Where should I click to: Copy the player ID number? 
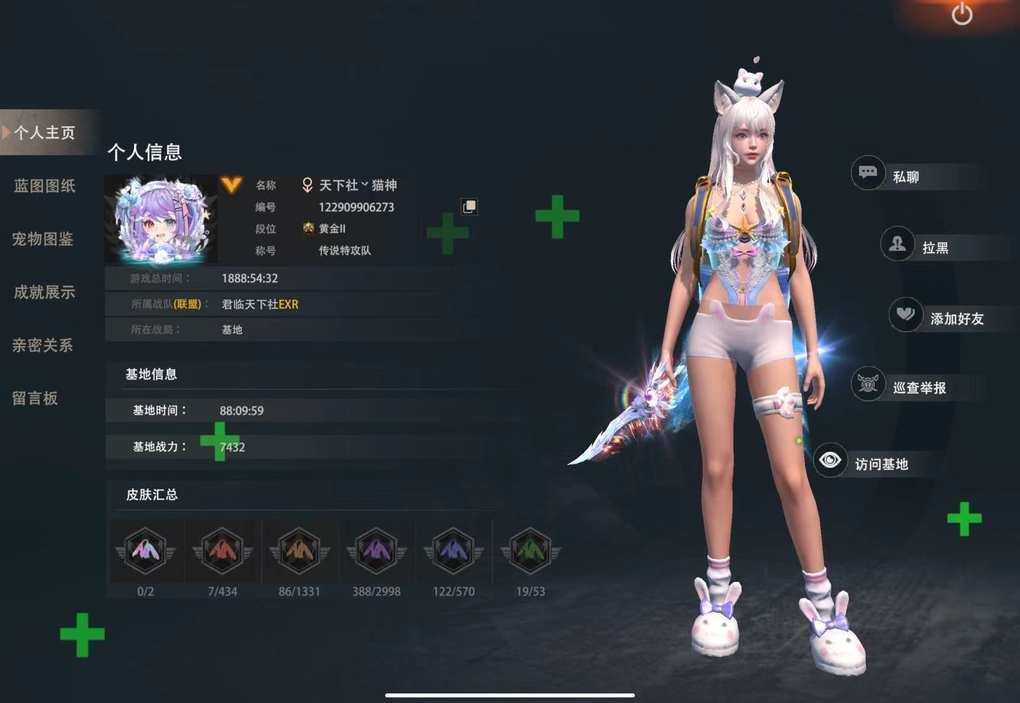click(x=469, y=206)
